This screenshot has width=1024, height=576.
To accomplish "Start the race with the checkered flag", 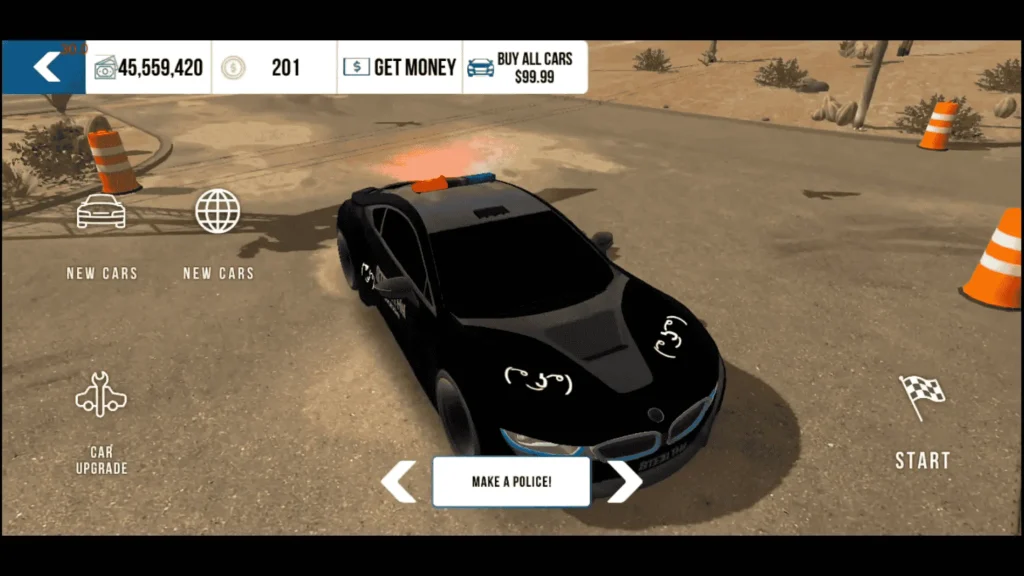I will click(x=921, y=397).
